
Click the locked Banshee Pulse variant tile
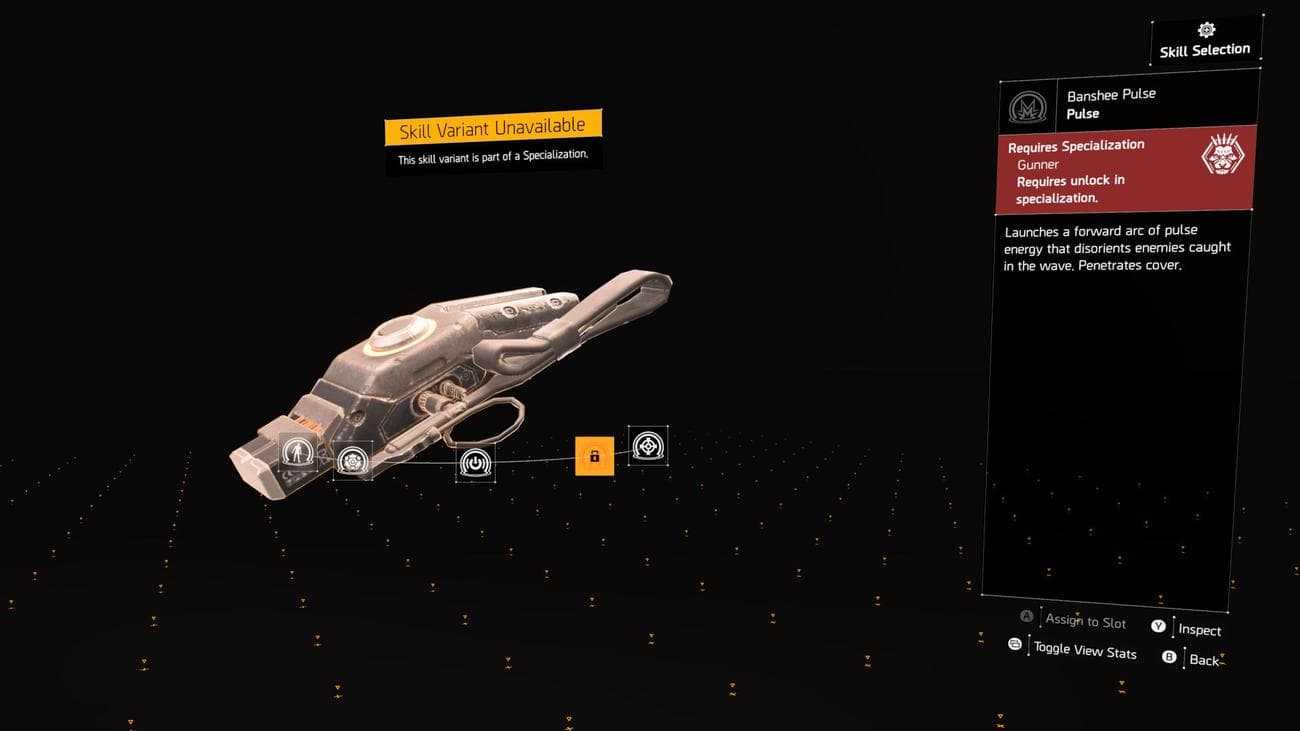pyautogui.click(x=594, y=456)
